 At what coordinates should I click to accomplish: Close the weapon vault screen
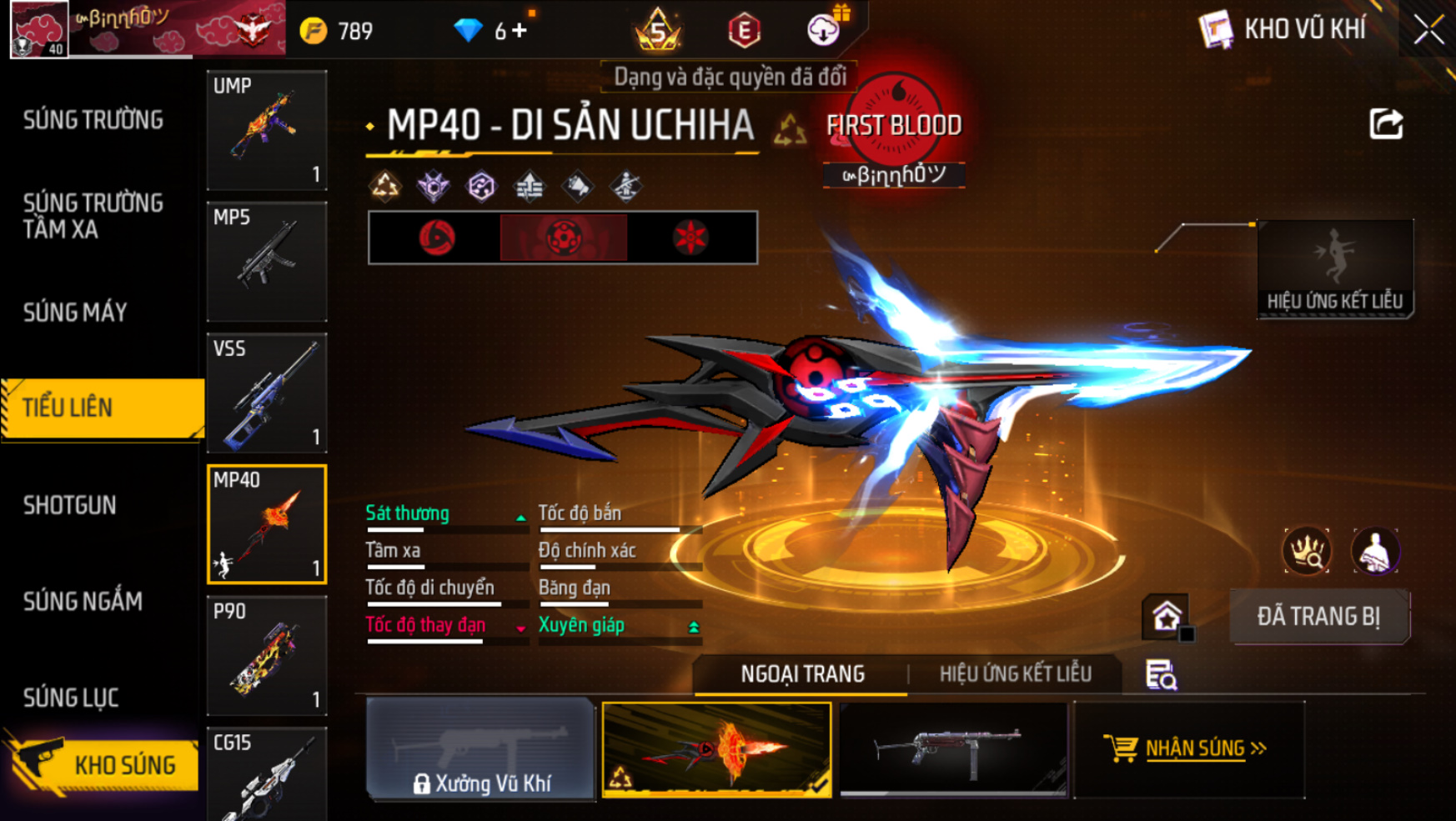coord(1428,30)
